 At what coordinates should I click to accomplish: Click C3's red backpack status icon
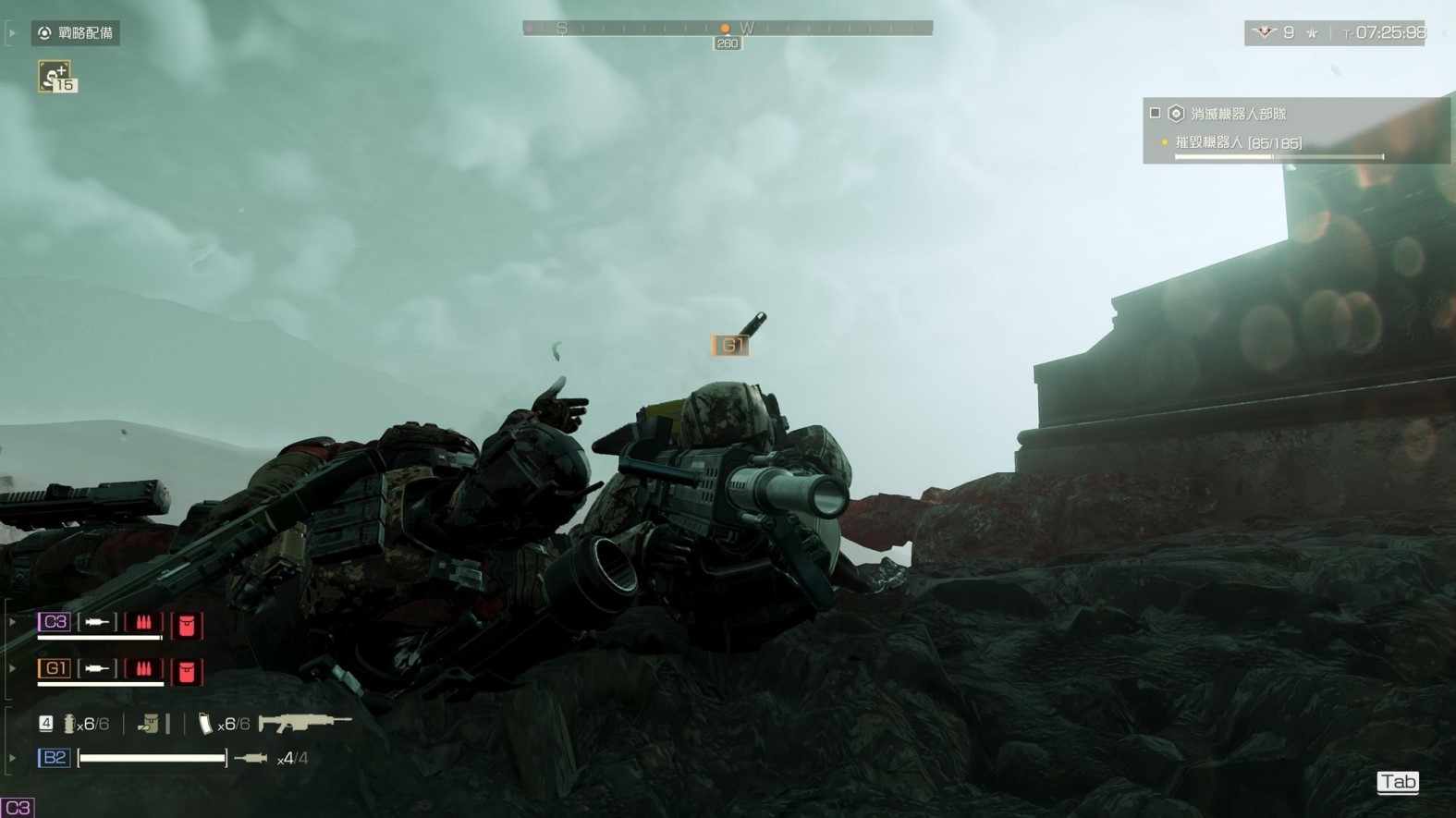[x=187, y=625]
